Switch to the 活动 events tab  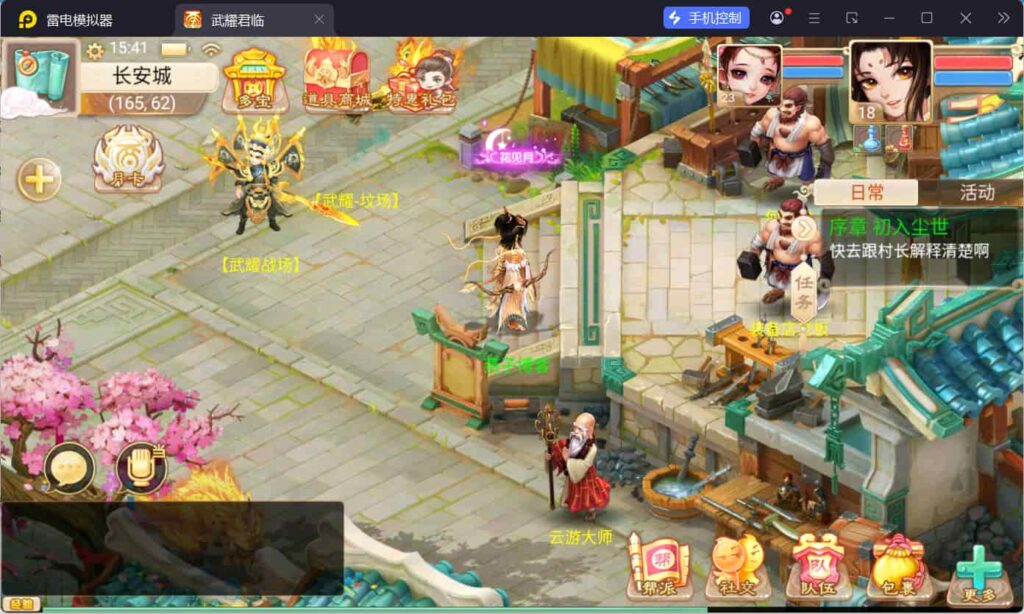click(x=976, y=193)
